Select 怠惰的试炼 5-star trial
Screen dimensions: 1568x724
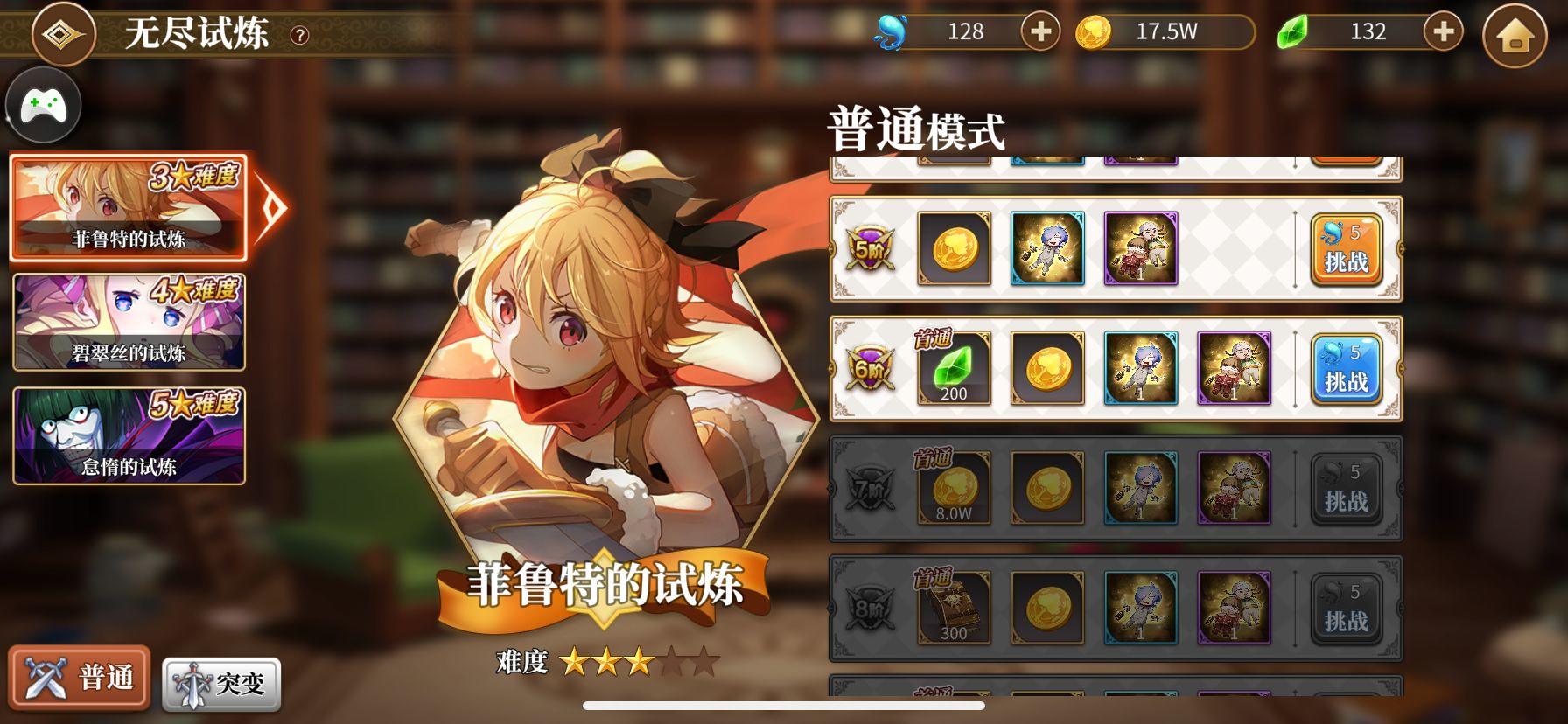tap(129, 436)
